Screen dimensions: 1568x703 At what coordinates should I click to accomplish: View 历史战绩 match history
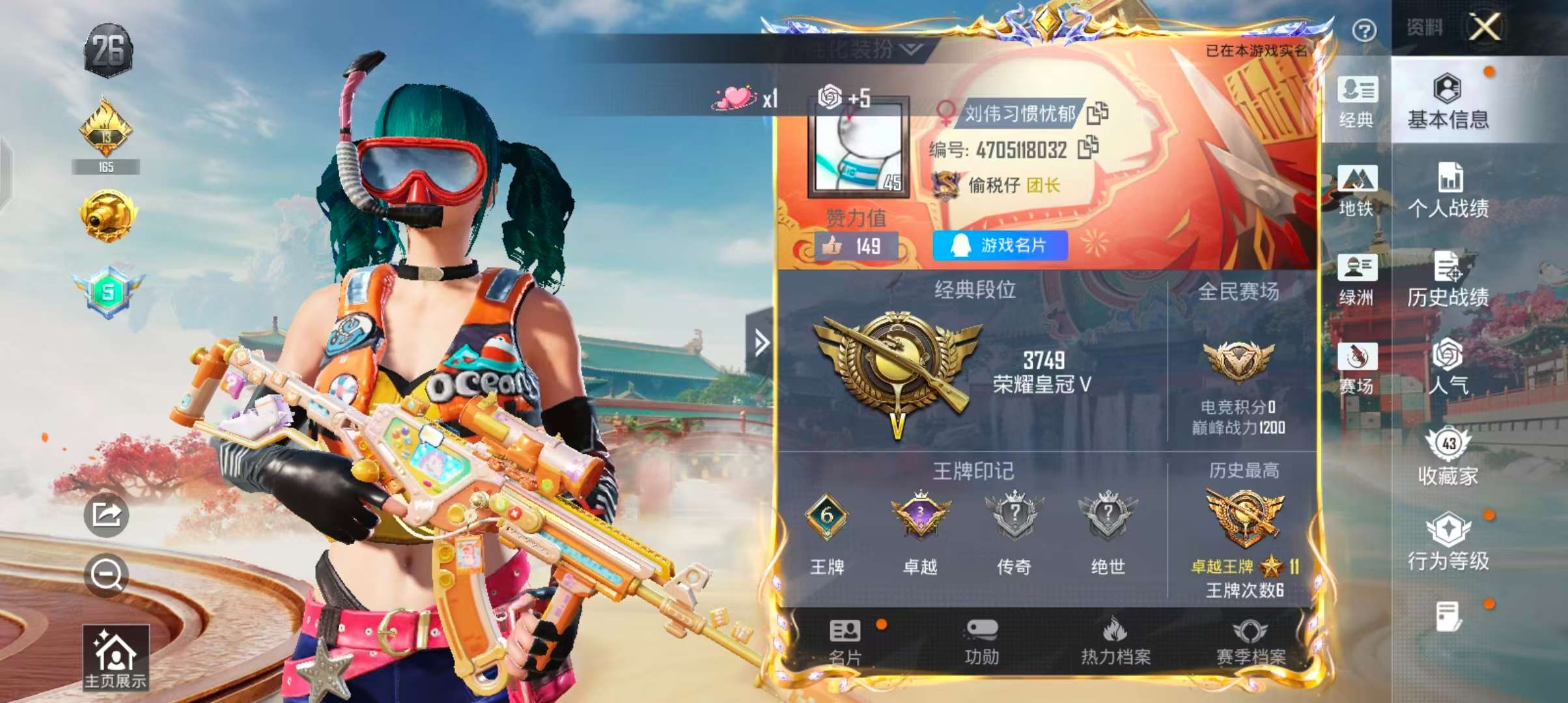point(1448,279)
